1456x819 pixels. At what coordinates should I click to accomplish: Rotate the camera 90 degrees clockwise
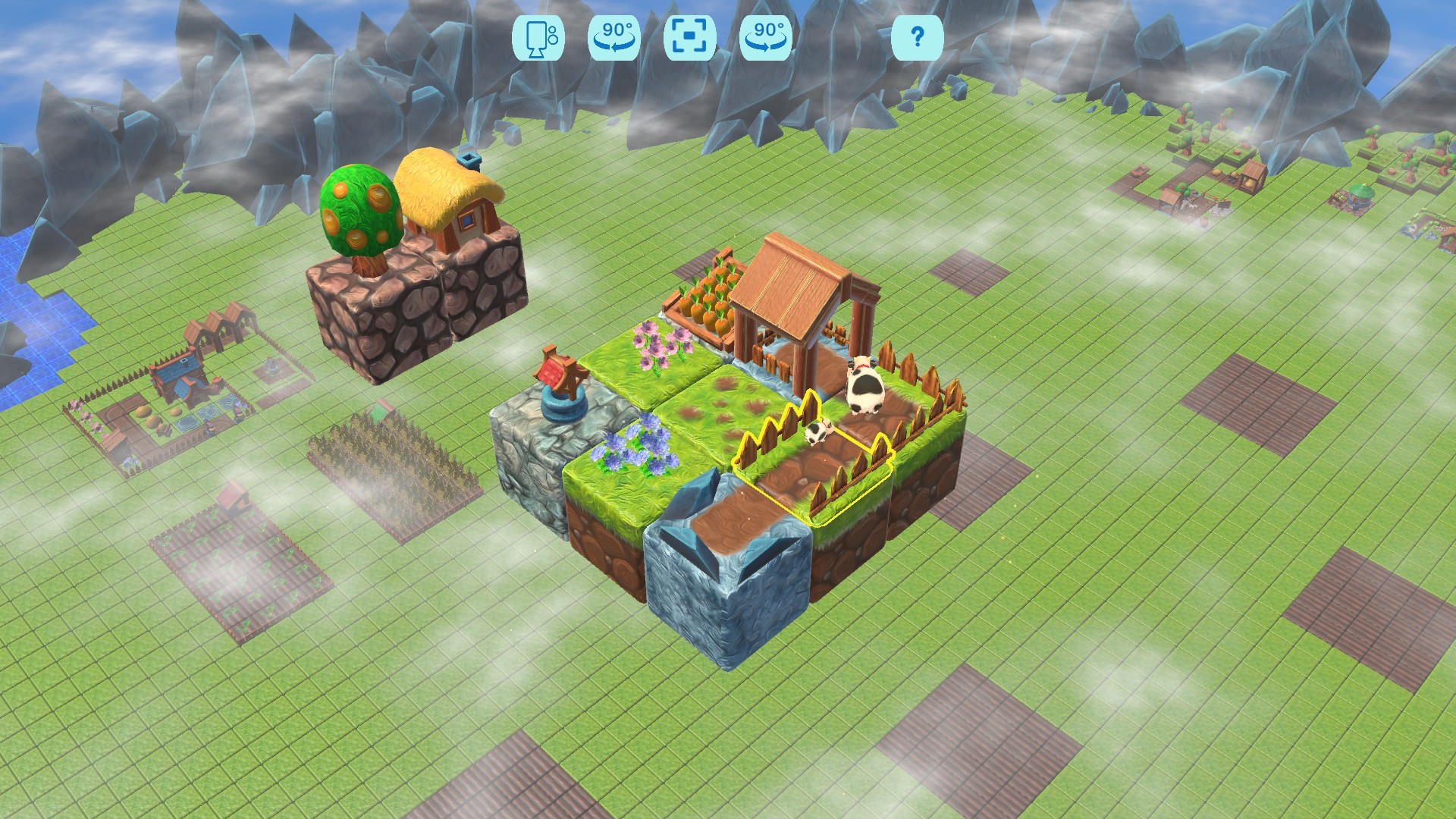pos(764,36)
